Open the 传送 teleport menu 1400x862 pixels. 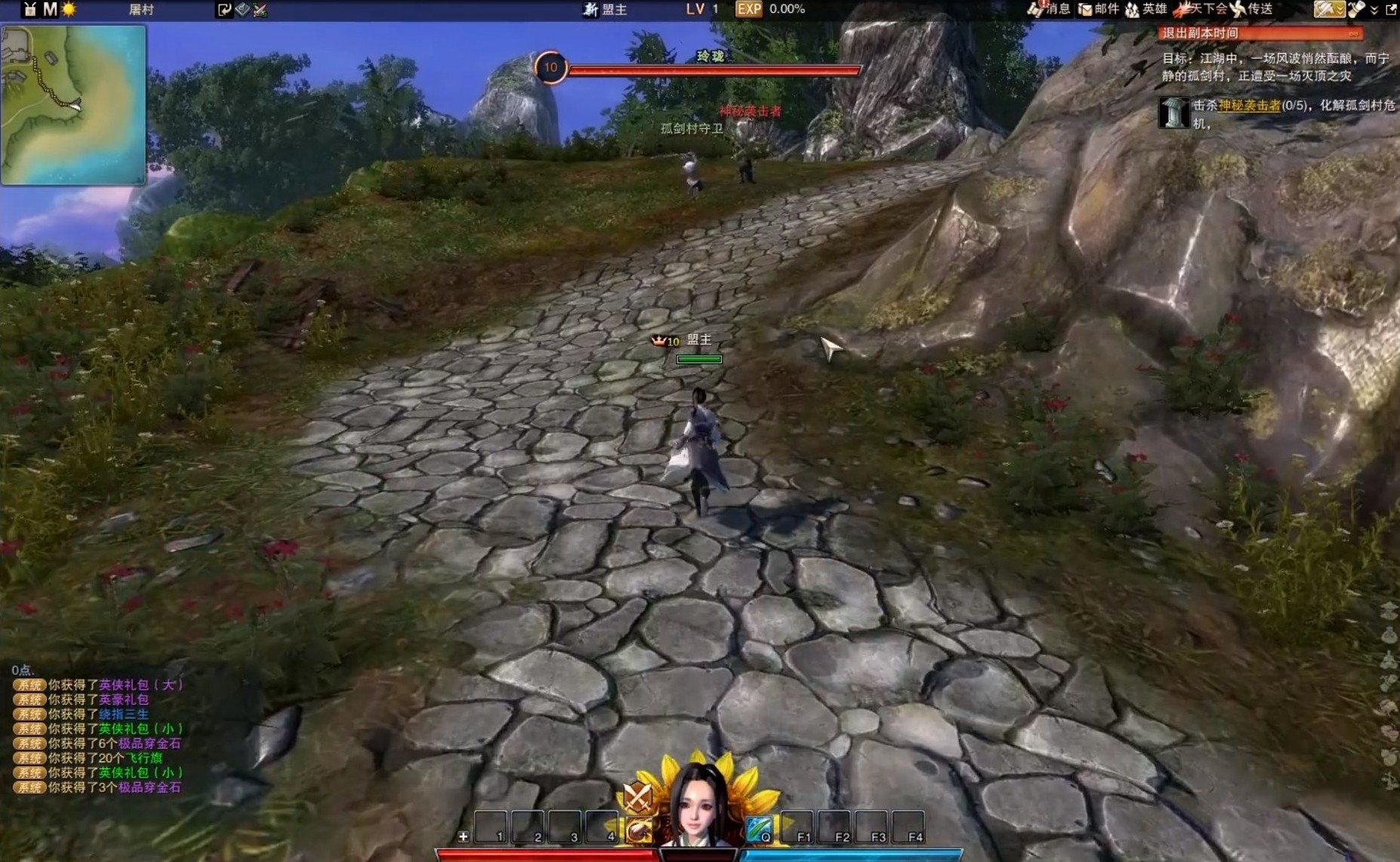(x=1253, y=9)
